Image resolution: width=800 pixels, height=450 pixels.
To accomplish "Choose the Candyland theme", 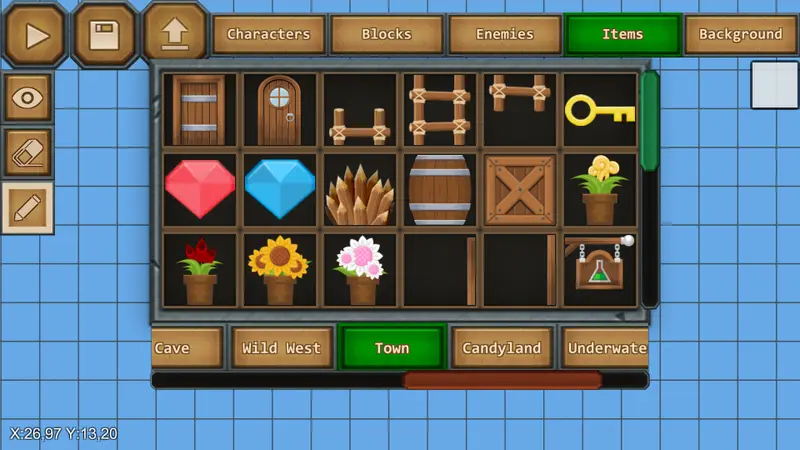I will click(x=502, y=348).
